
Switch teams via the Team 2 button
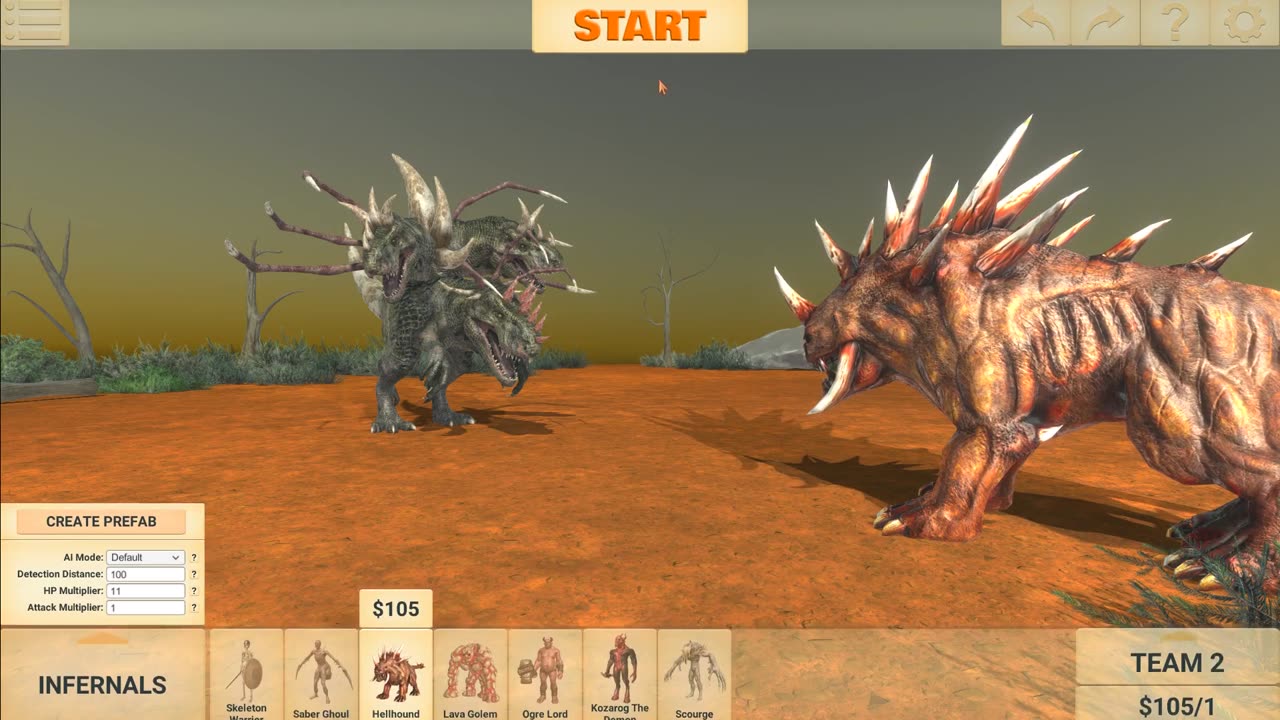coord(1177,662)
